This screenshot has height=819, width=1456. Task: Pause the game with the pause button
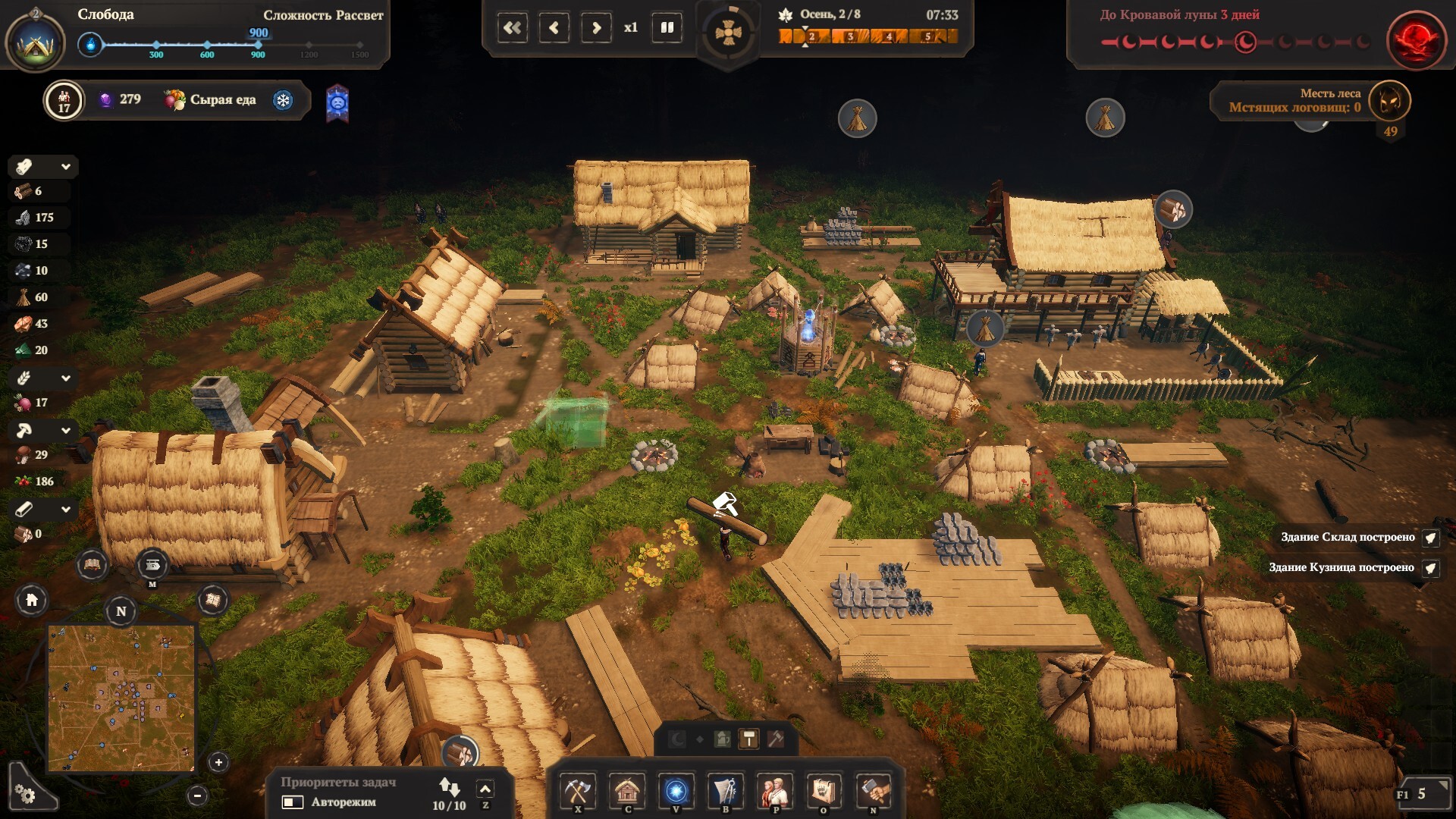tap(667, 28)
